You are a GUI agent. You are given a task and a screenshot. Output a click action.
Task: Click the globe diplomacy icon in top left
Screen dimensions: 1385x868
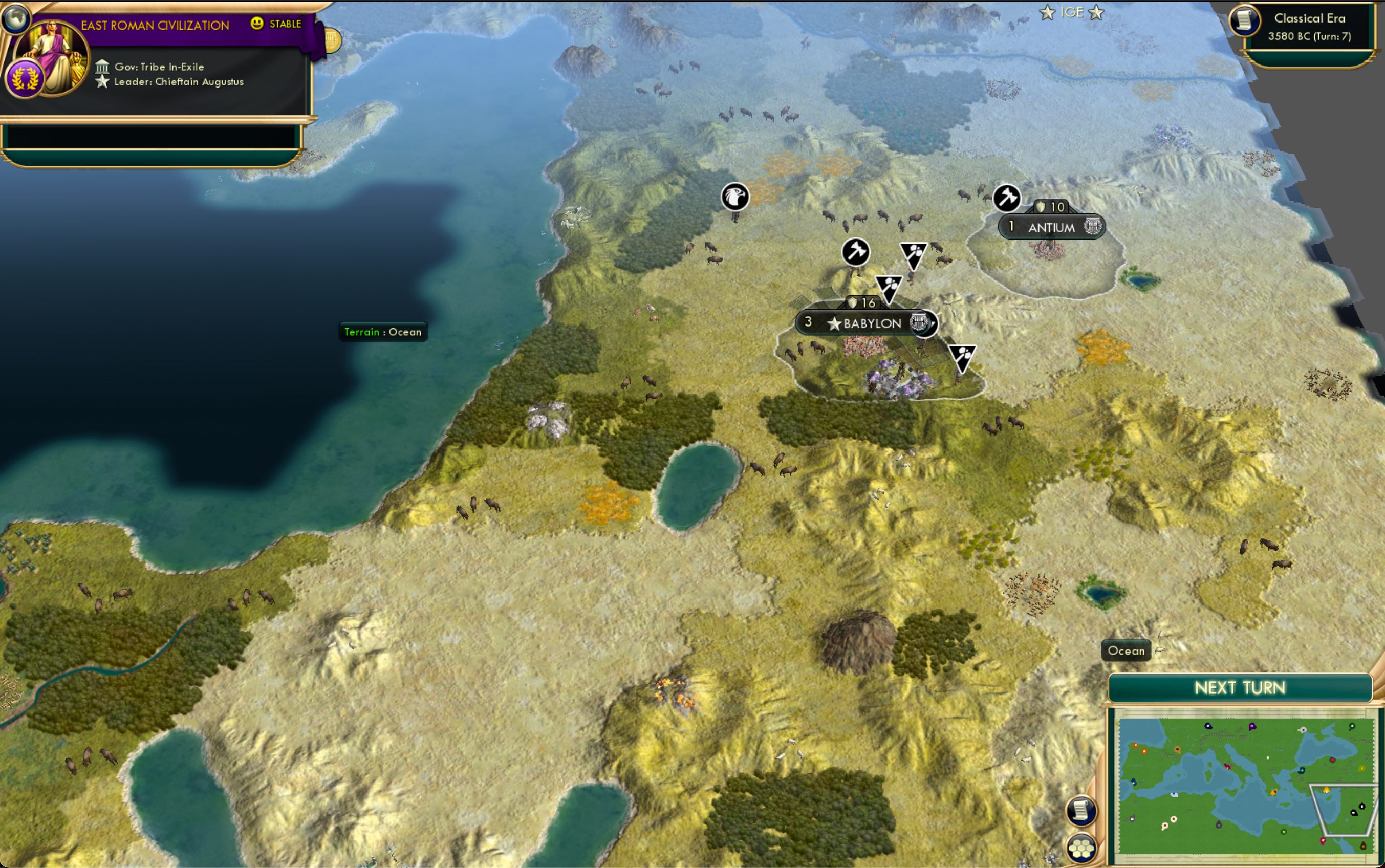(15, 17)
